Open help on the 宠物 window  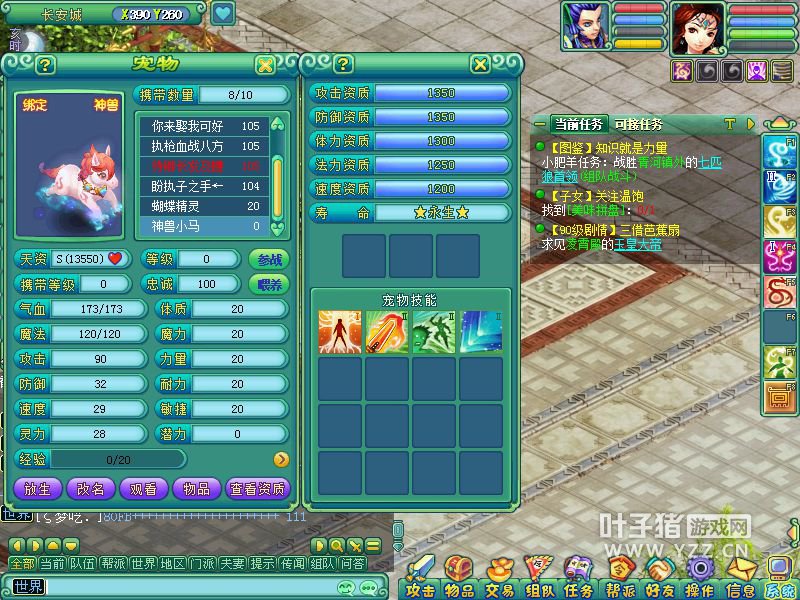44,65
